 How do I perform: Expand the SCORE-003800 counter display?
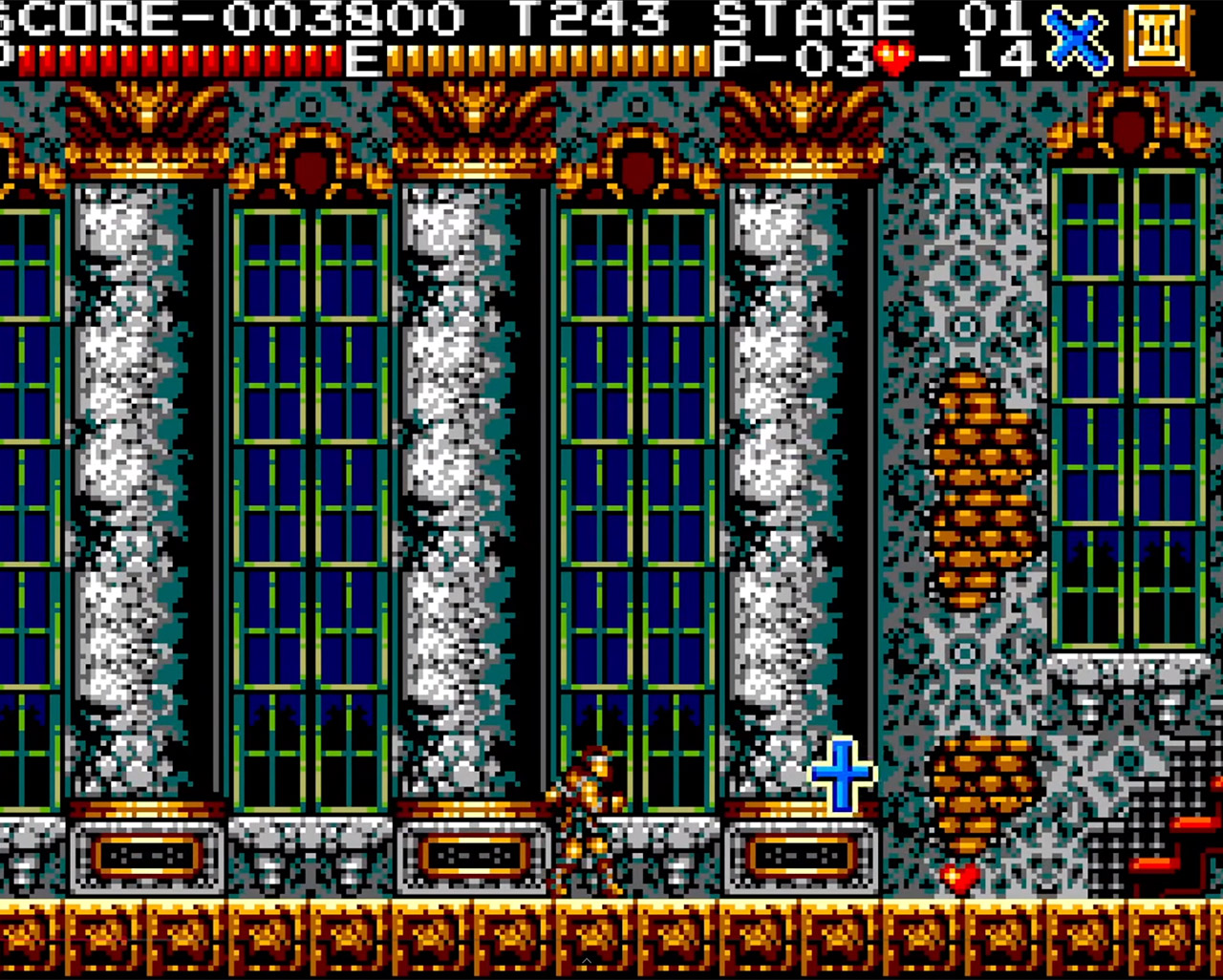pos(234,17)
